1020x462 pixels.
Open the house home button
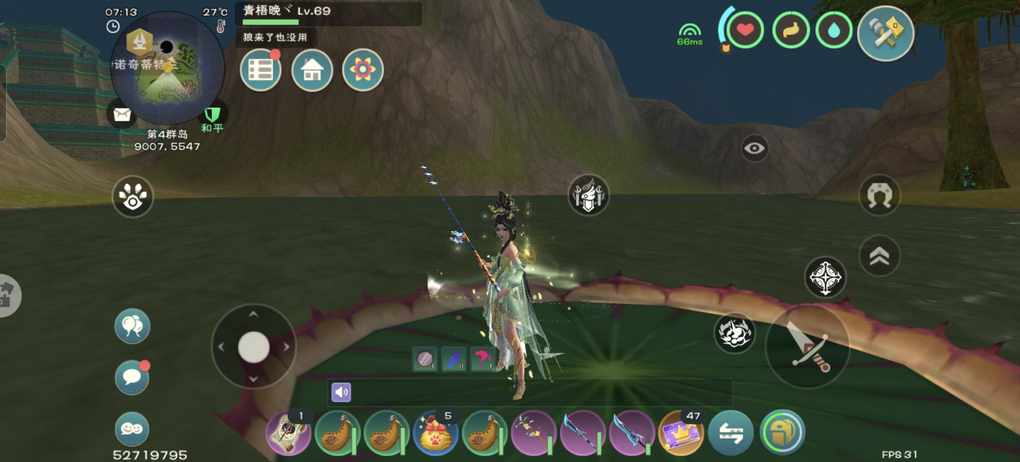(x=312, y=70)
